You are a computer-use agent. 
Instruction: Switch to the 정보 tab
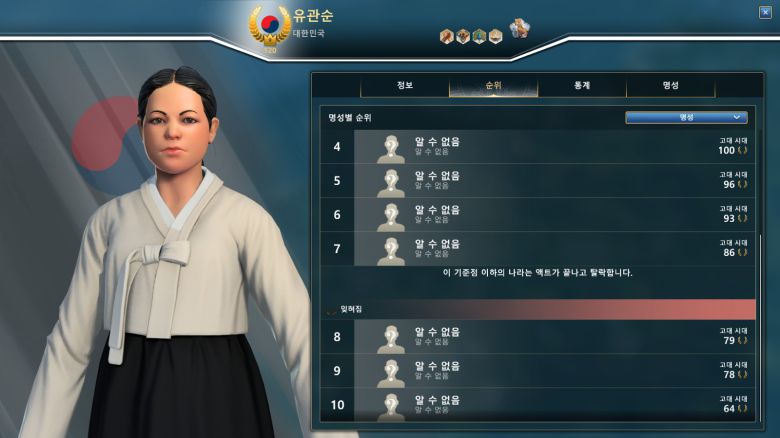click(x=404, y=86)
